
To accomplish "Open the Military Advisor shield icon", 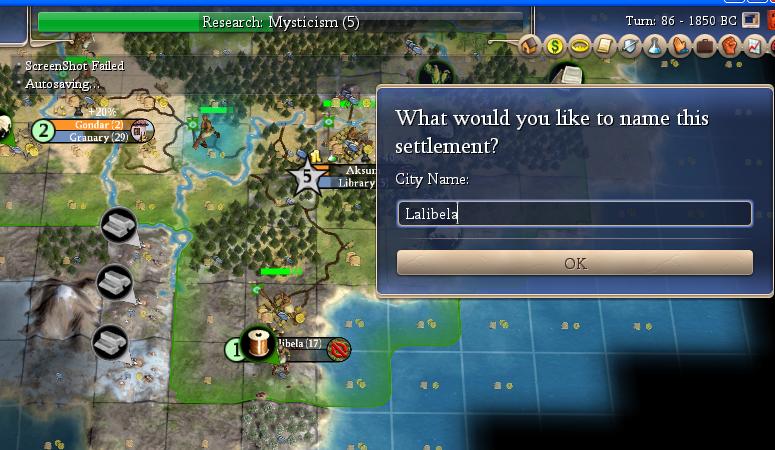I will (x=628, y=45).
